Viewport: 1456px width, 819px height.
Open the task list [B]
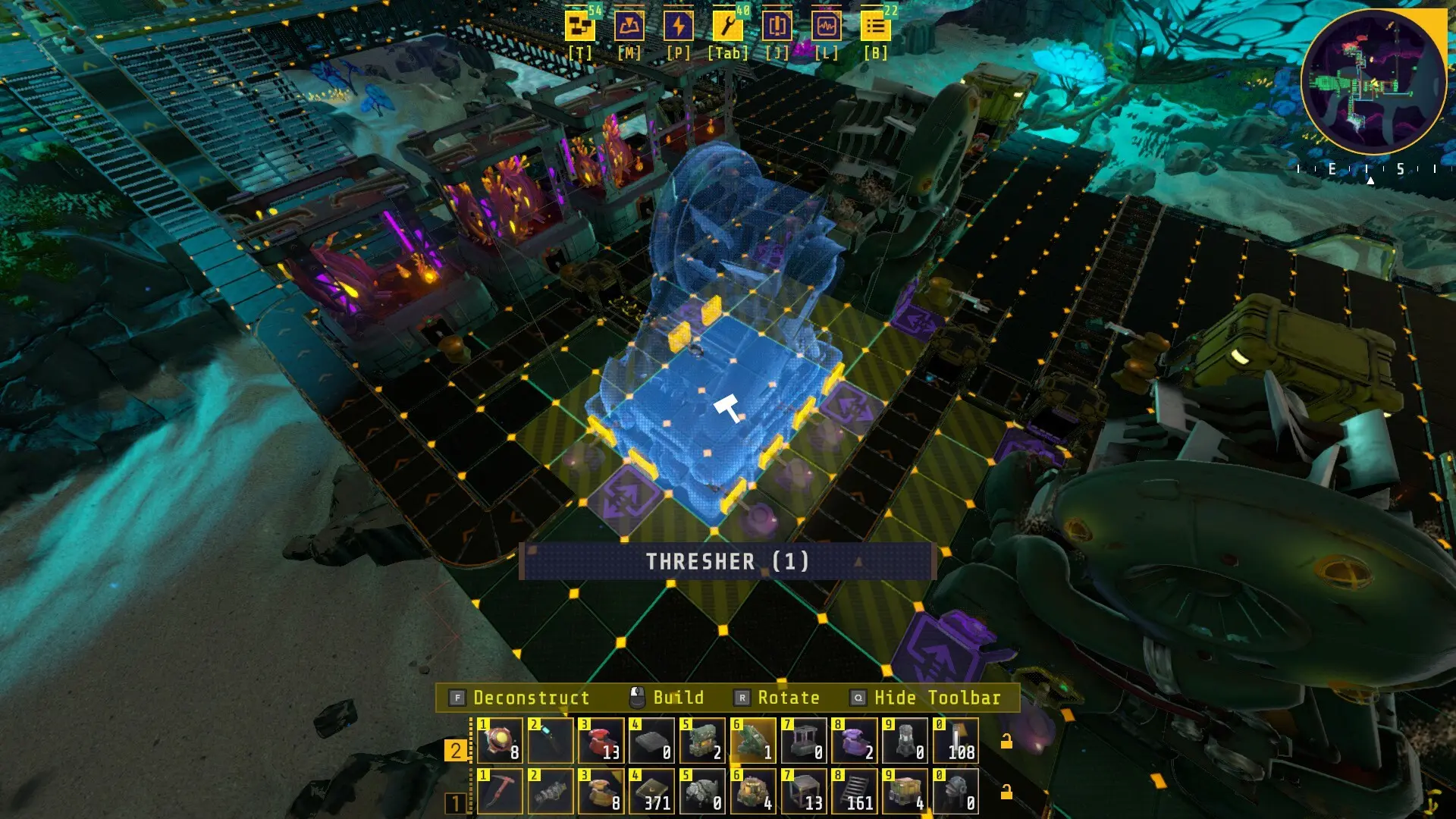876,25
